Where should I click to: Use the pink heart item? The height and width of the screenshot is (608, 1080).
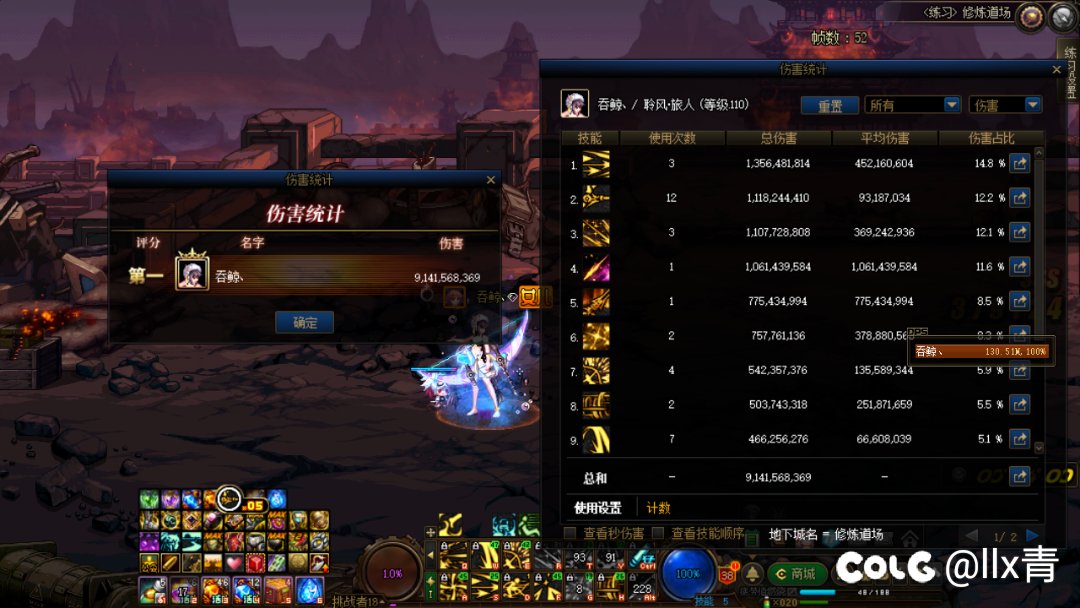233,562
